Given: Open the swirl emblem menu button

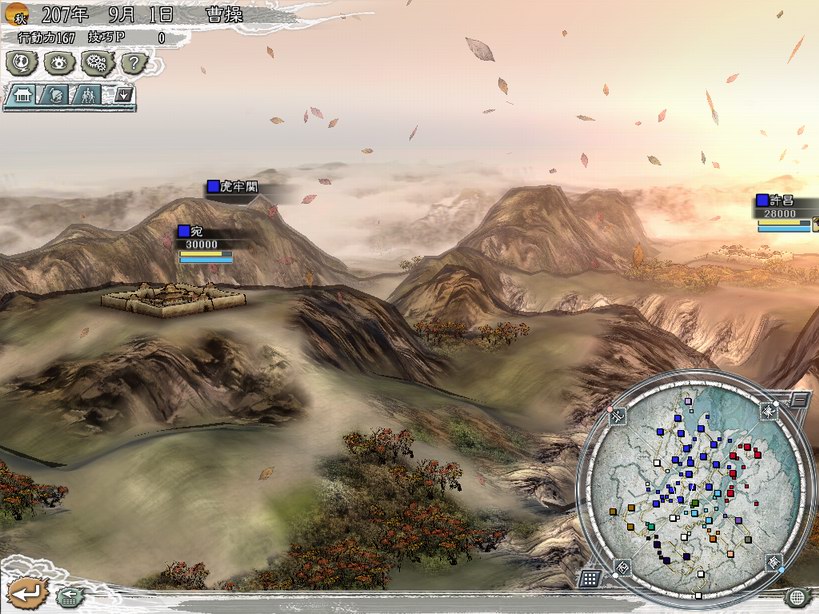Looking at the screenshot, I should coord(20,63).
